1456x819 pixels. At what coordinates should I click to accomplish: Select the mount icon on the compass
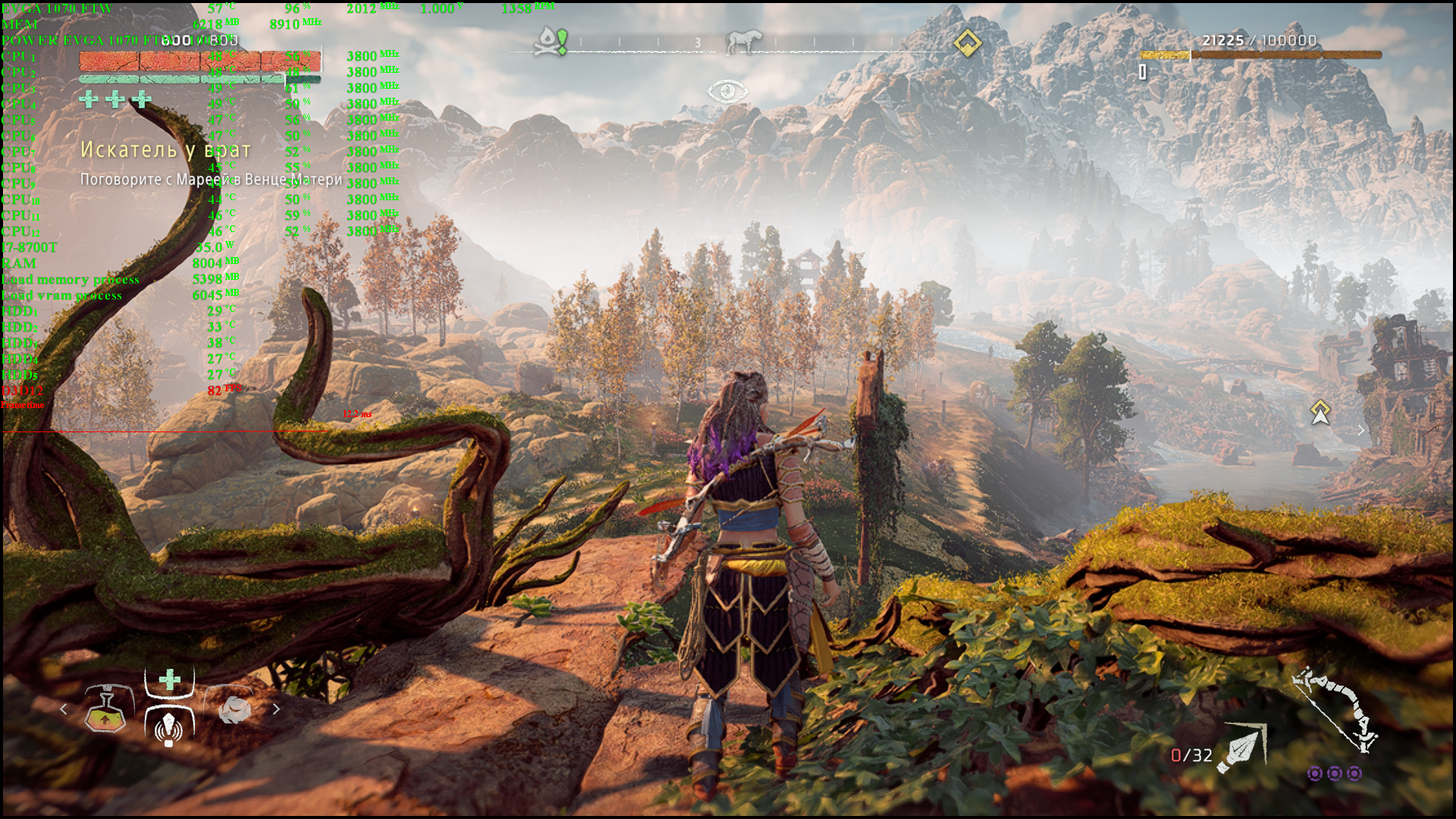point(744,42)
